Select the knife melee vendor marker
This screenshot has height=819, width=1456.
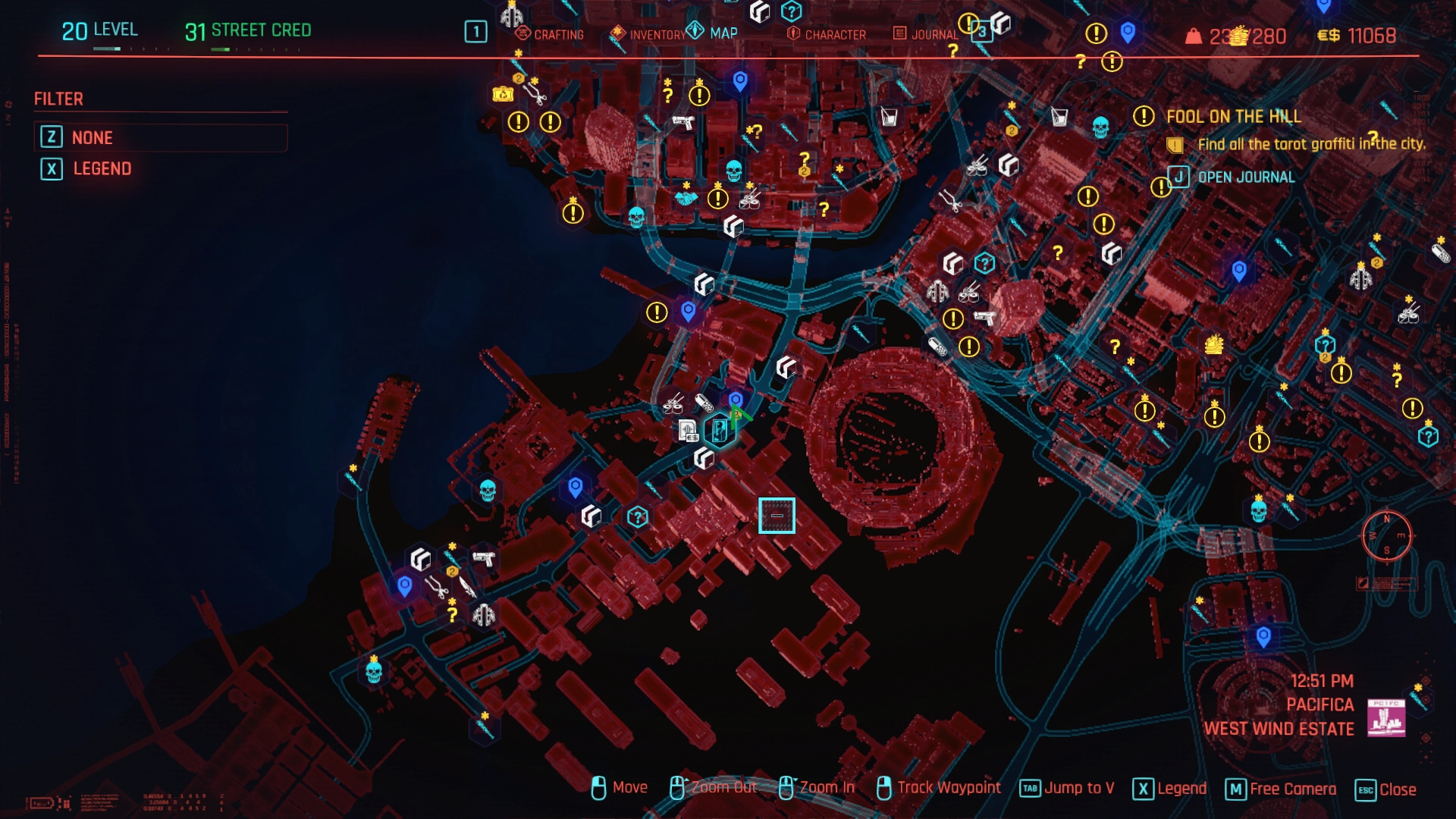pyautogui.click(x=466, y=587)
